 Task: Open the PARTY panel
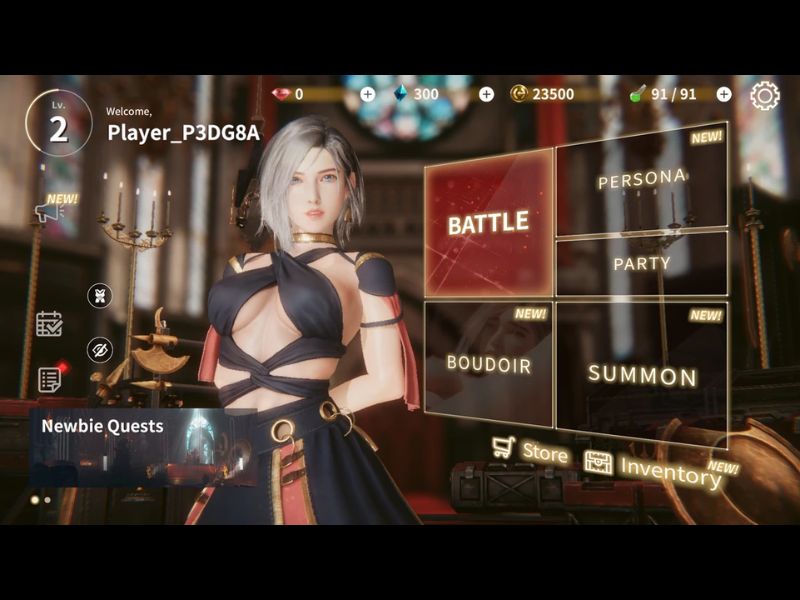[x=641, y=263]
